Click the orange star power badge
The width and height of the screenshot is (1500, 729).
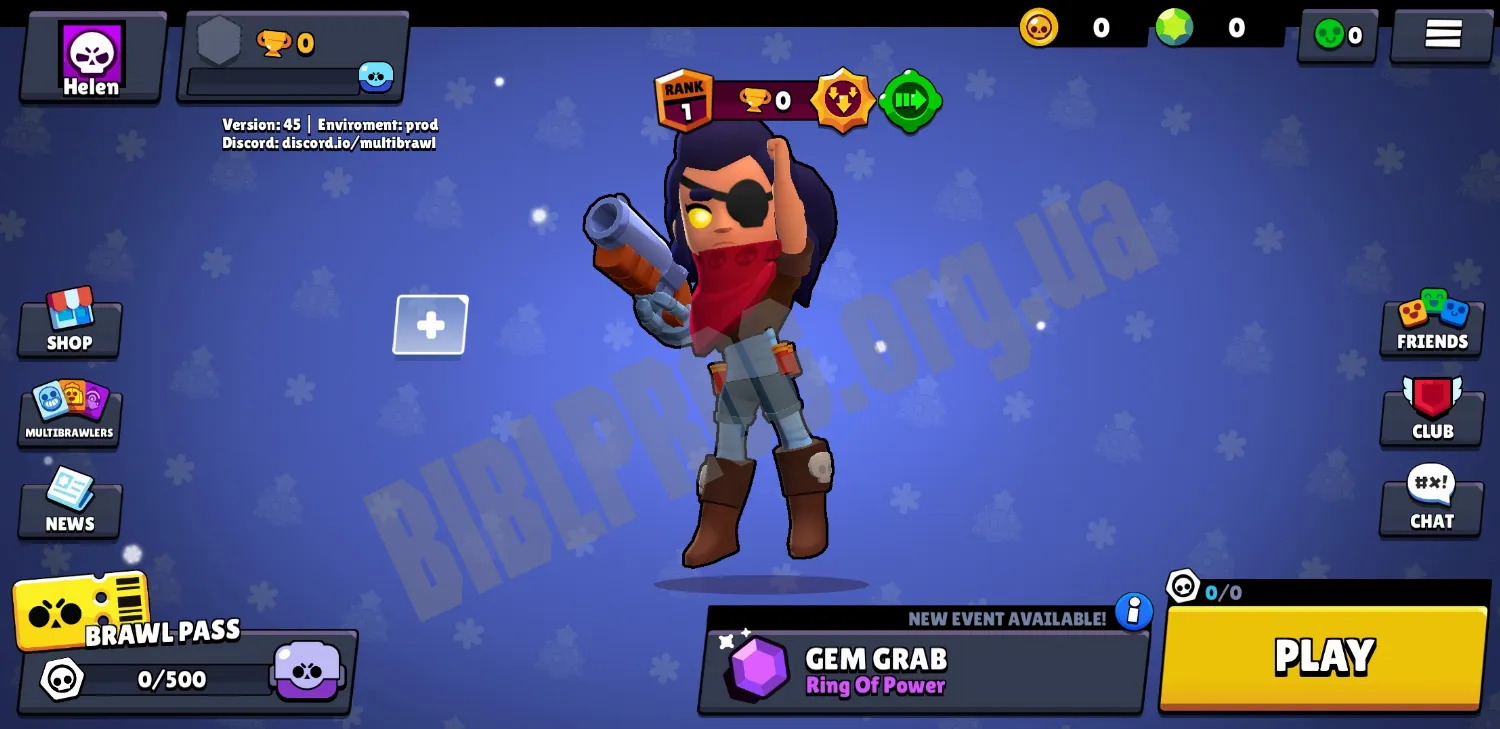tap(842, 100)
